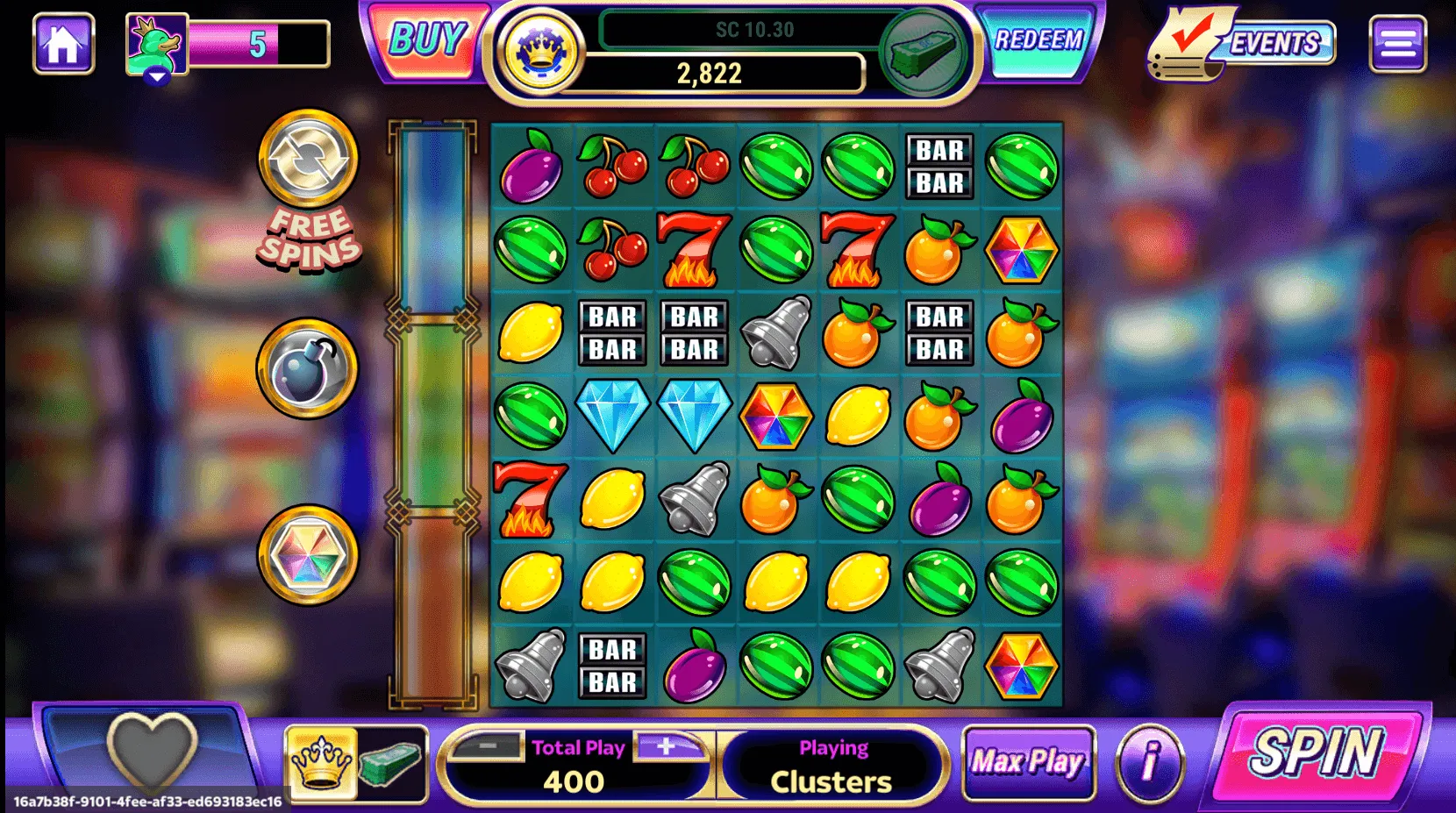Click the green cash stack icon
Screen dimensions: 1456x813
click(x=923, y=53)
